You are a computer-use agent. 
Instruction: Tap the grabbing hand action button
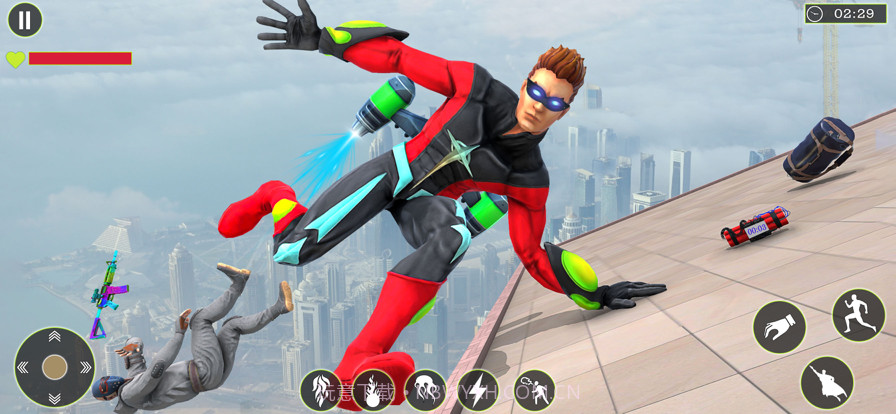779,327
